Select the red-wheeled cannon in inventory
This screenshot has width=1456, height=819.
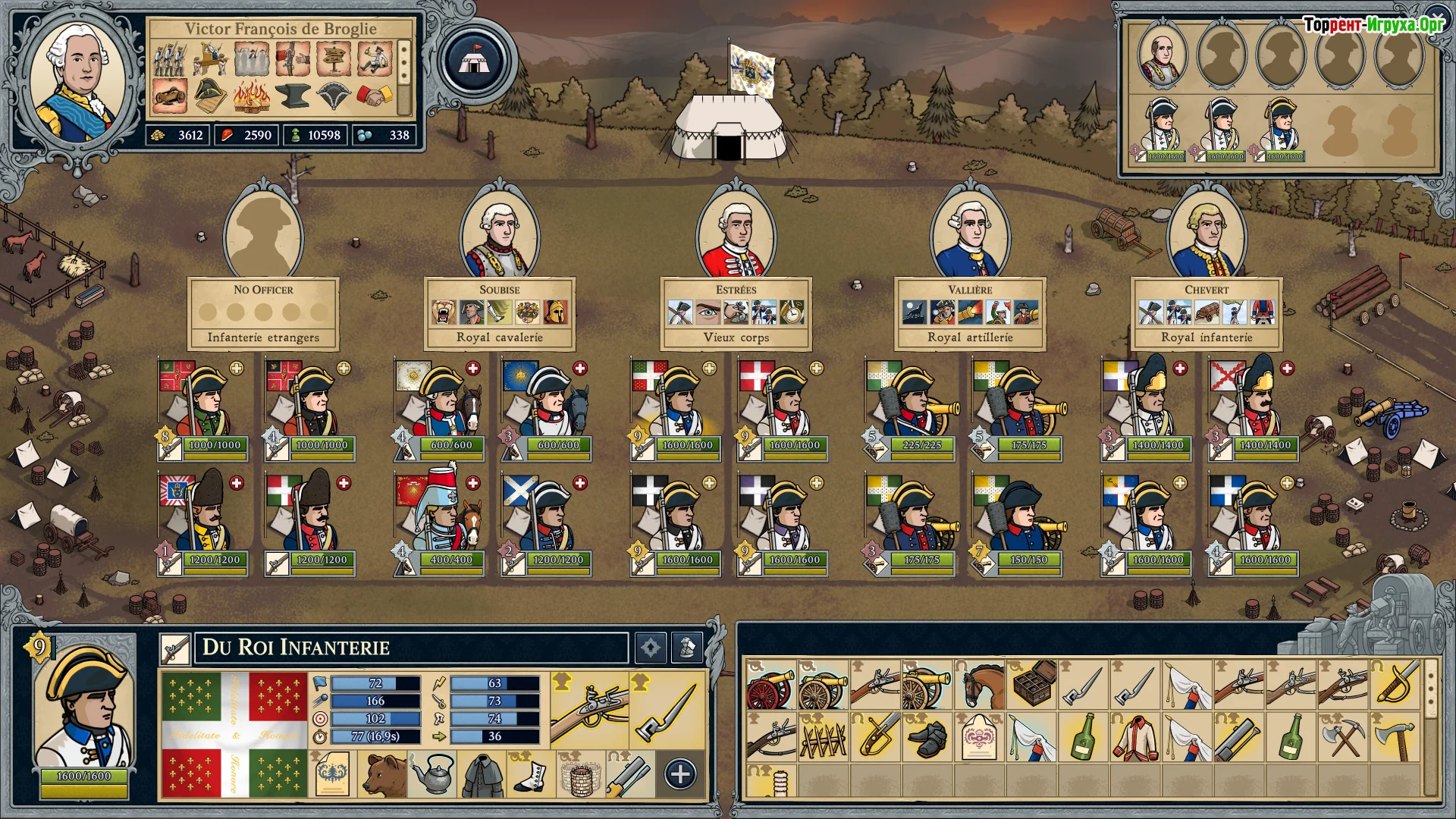click(770, 684)
